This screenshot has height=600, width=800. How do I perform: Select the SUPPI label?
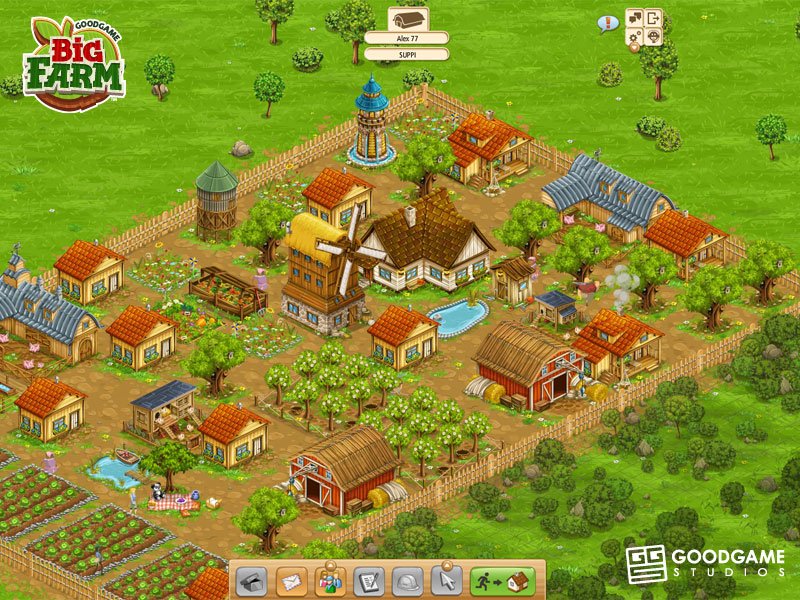[x=406, y=52]
